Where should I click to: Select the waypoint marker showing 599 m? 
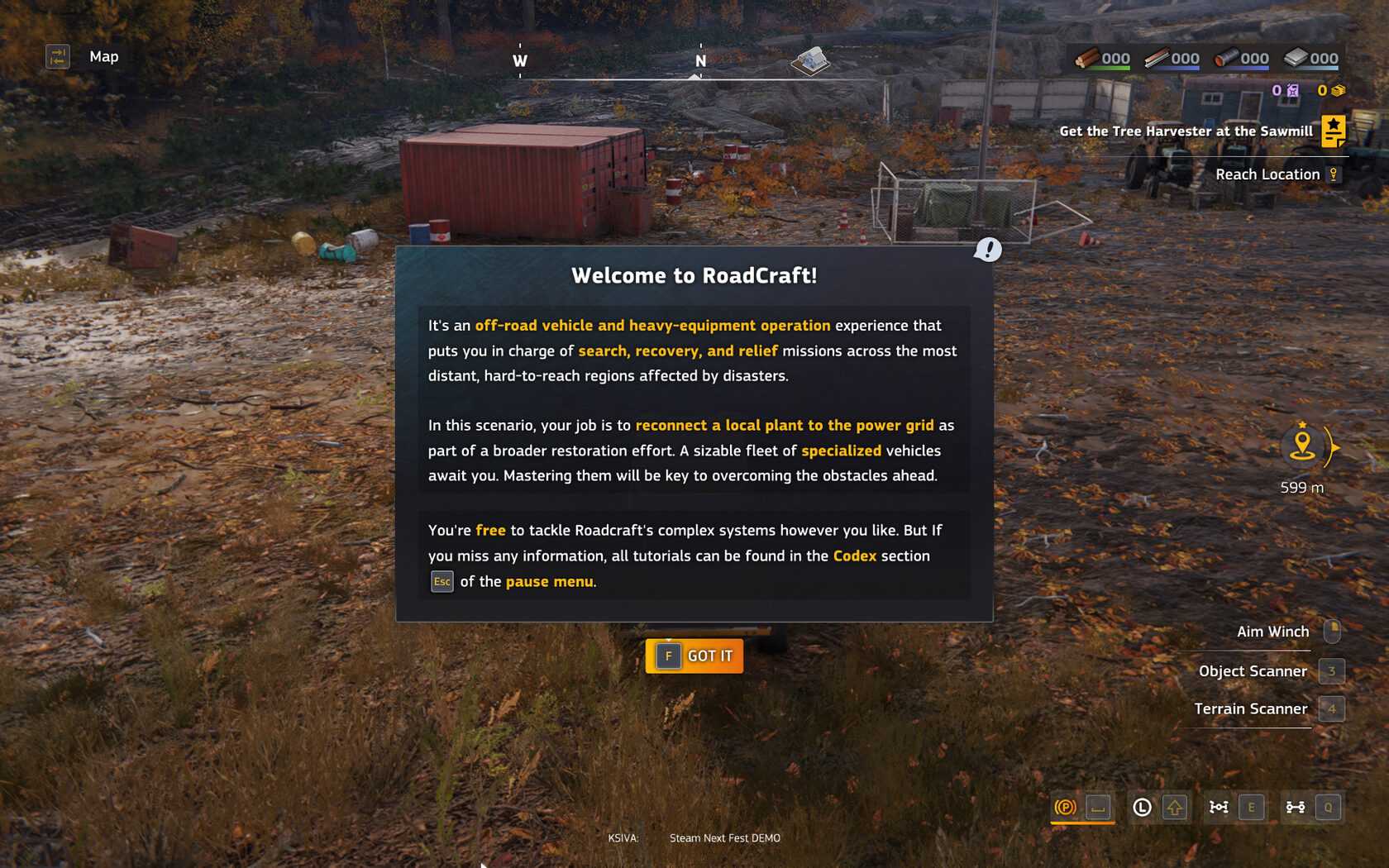1302,446
